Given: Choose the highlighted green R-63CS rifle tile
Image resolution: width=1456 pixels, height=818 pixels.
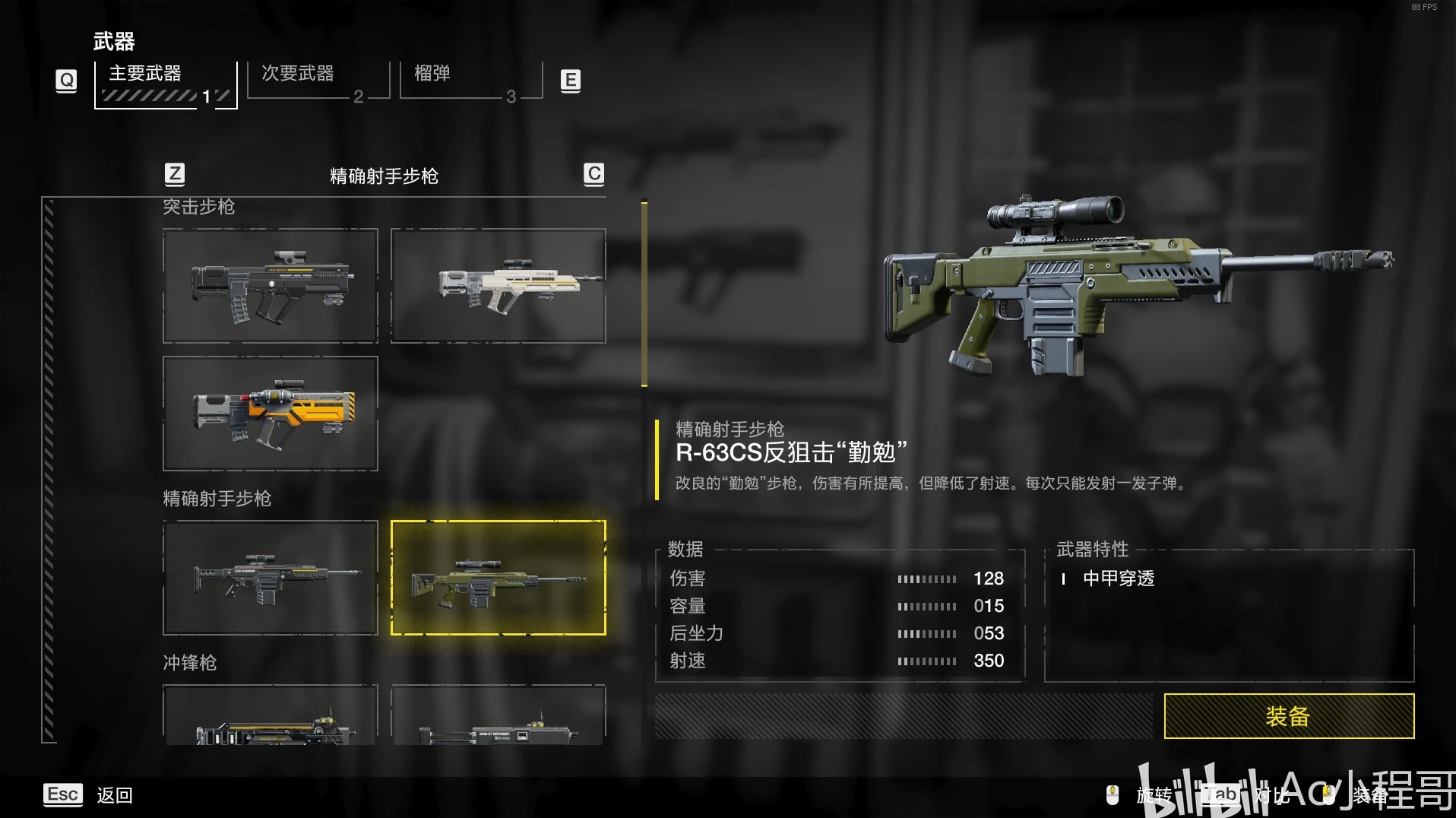Looking at the screenshot, I should click(x=498, y=578).
